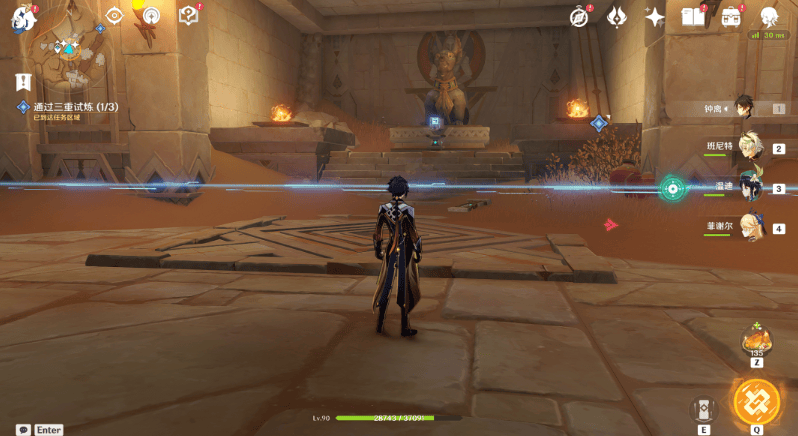
Task: Open the backpack inventory
Action: coord(731,17)
